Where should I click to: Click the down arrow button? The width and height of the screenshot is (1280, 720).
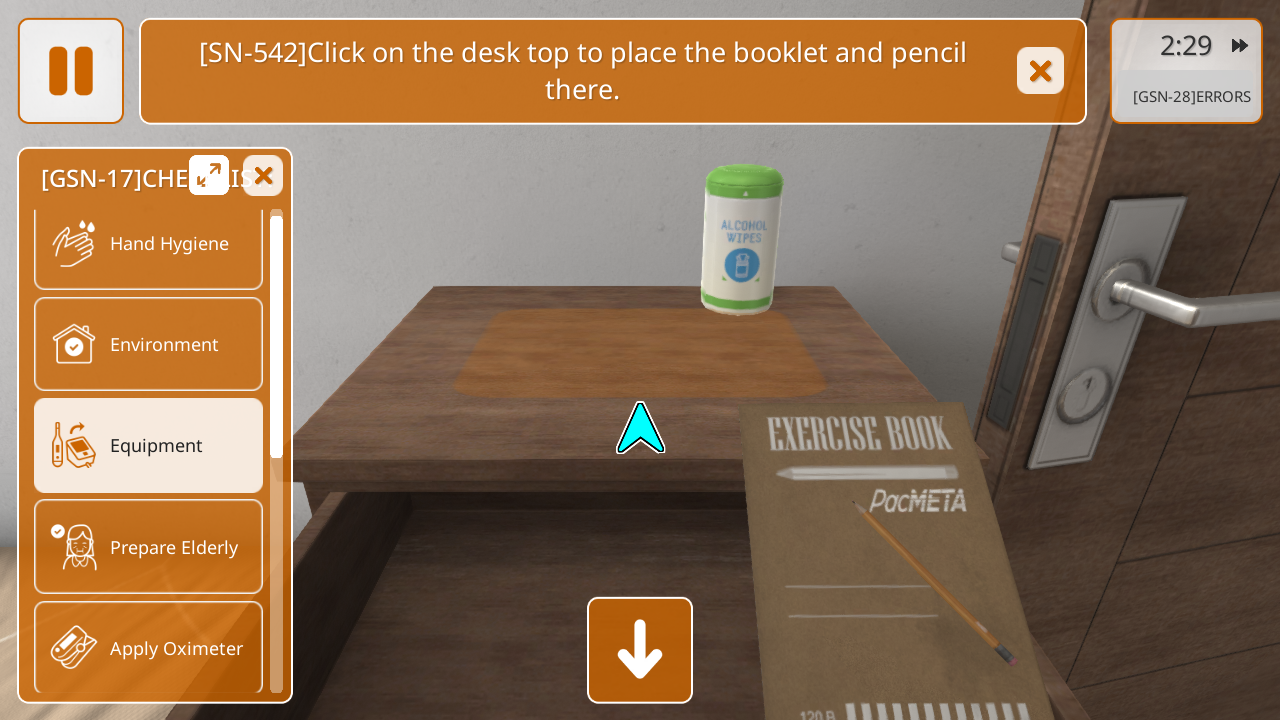640,650
